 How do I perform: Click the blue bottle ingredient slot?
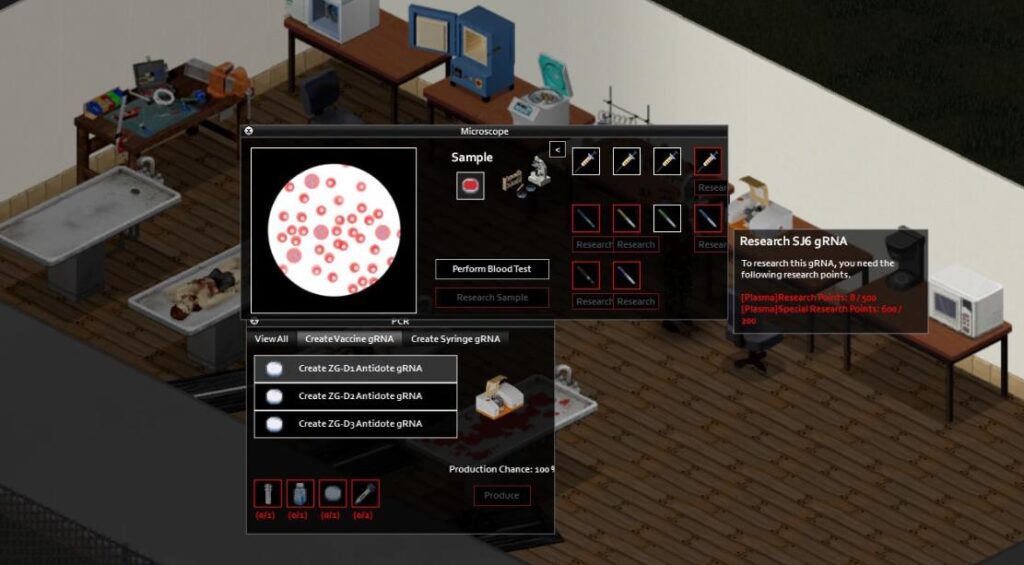[x=297, y=494]
